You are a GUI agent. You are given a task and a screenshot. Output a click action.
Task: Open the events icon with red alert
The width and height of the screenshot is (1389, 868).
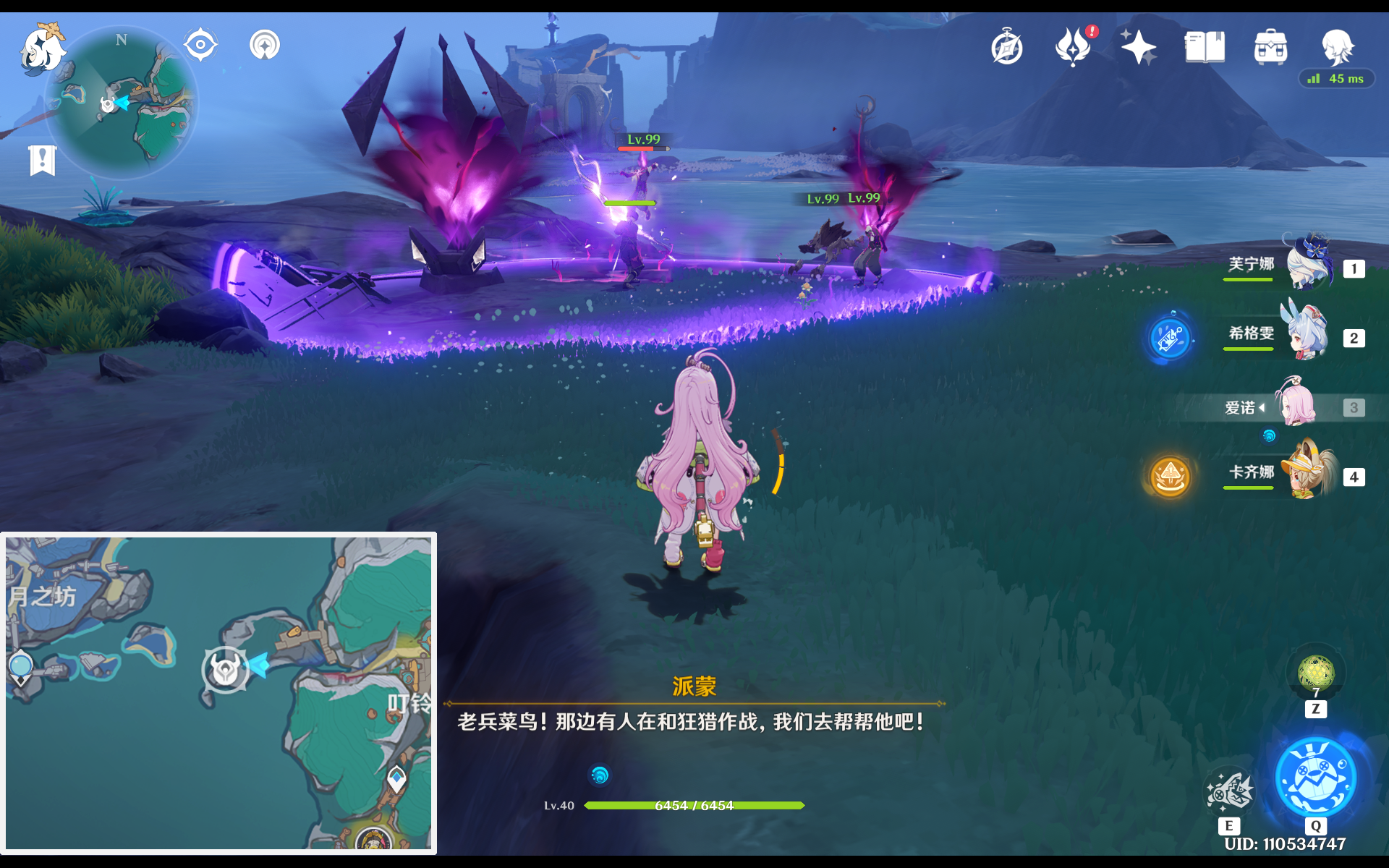(x=1074, y=48)
